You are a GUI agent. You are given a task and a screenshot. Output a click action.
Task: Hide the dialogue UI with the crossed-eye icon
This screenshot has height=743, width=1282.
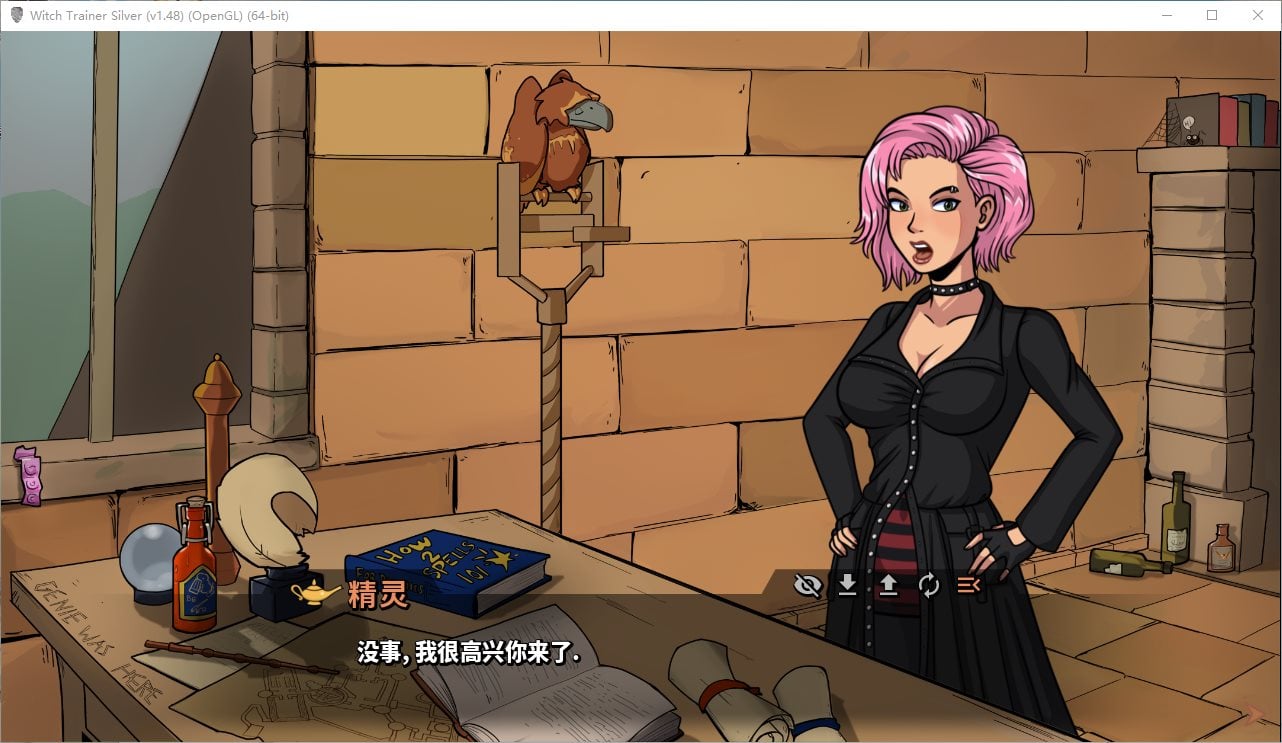806,587
